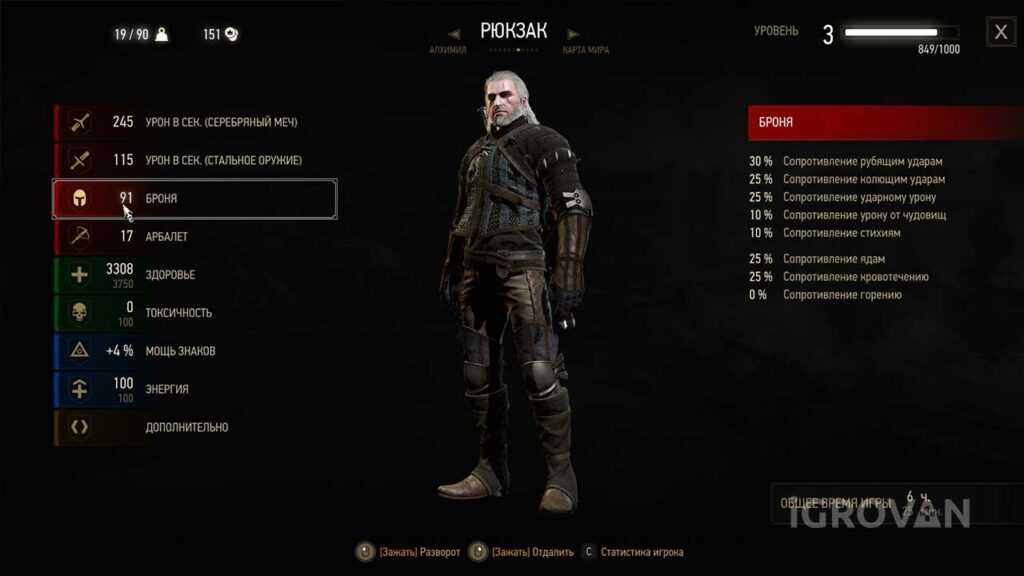The height and width of the screenshot is (576, 1024).
Task: Select the steel weapon damage stat row
Action: pos(195,160)
